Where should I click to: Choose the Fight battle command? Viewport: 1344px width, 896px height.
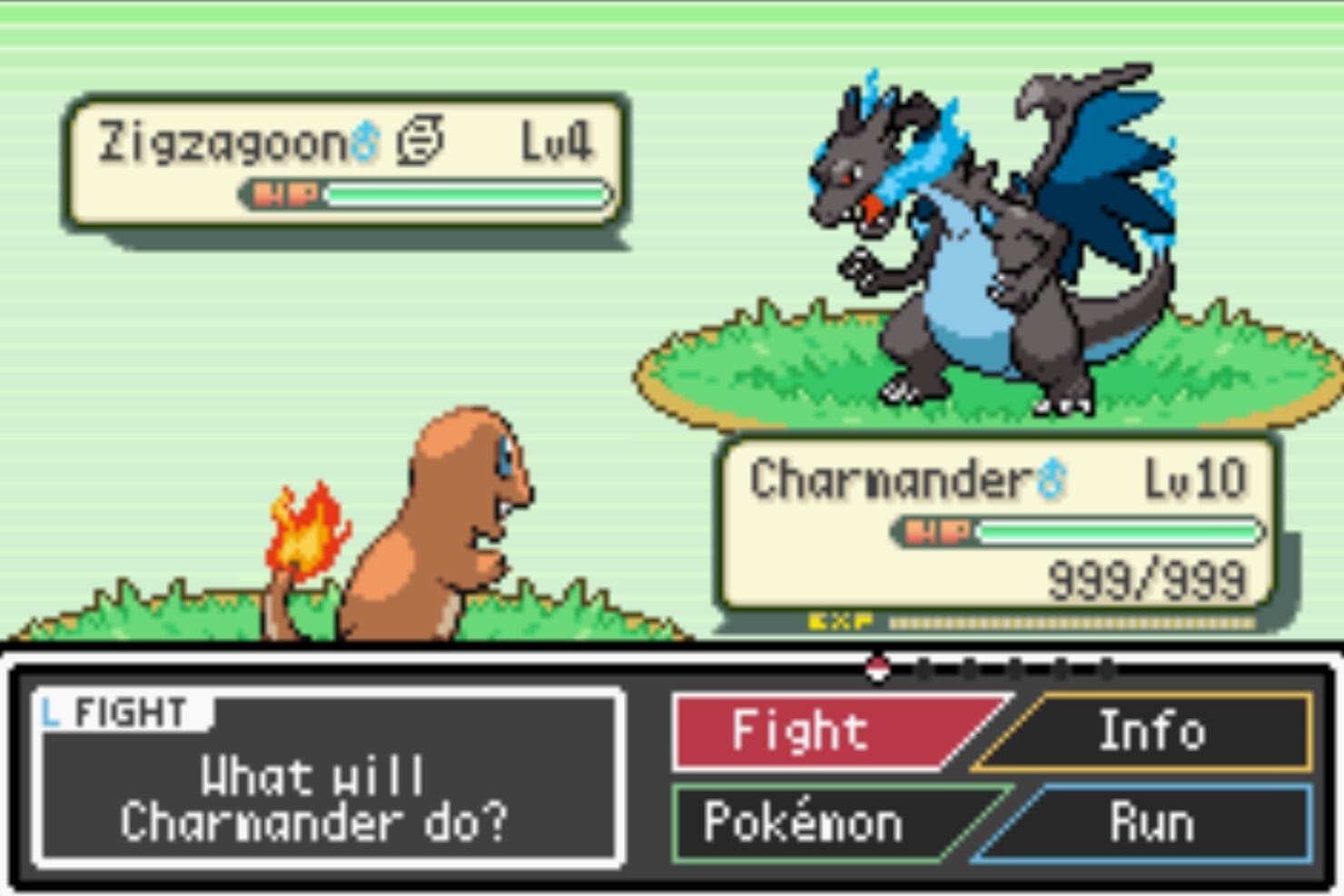pyautogui.click(x=817, y=732)
